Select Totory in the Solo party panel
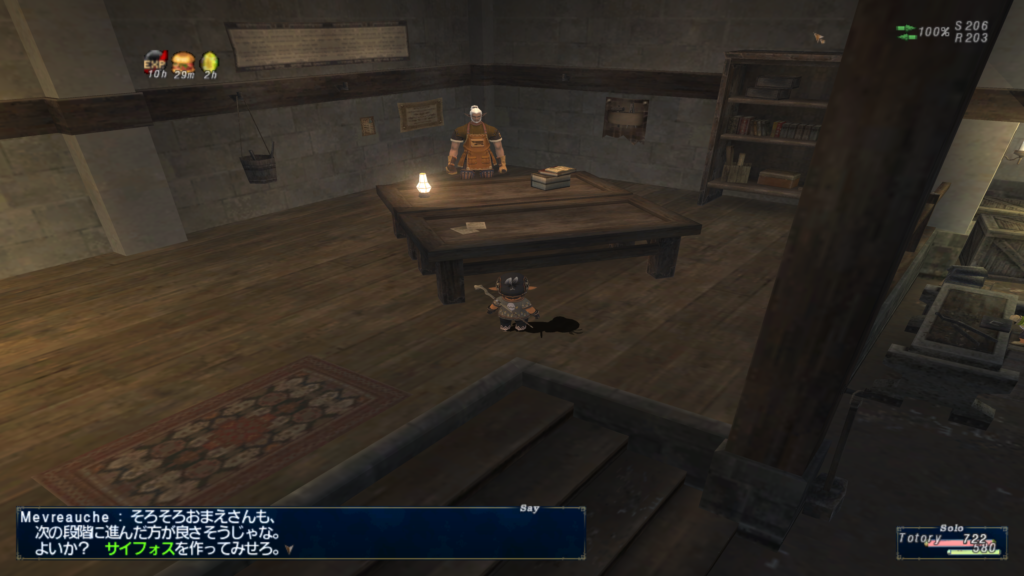 pos(922,538)
